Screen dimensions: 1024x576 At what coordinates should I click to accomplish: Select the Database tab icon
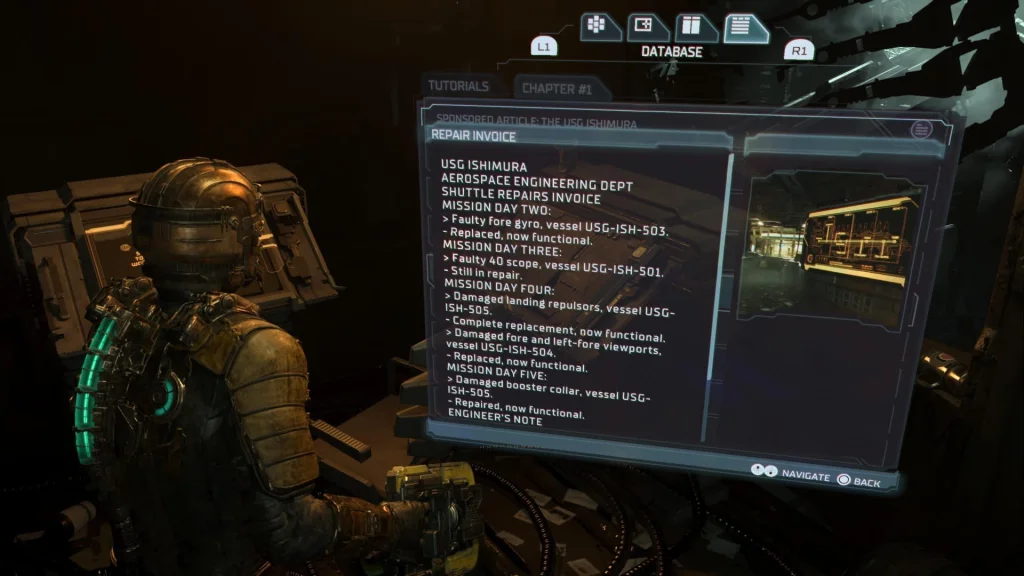744,27
